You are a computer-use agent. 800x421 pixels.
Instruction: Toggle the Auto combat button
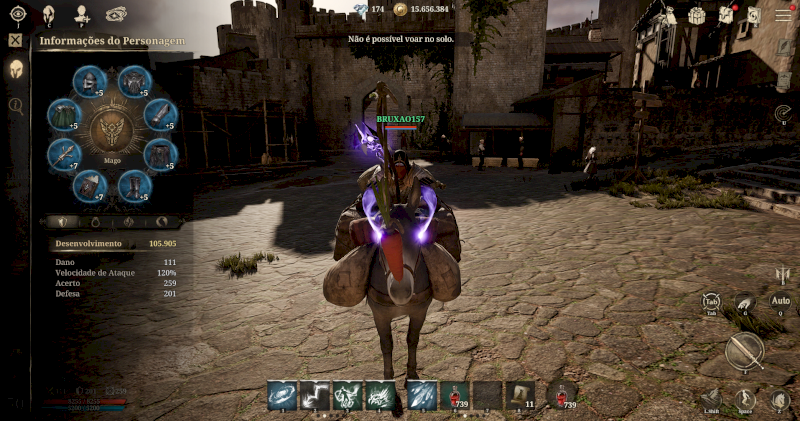tap(780, 301)
